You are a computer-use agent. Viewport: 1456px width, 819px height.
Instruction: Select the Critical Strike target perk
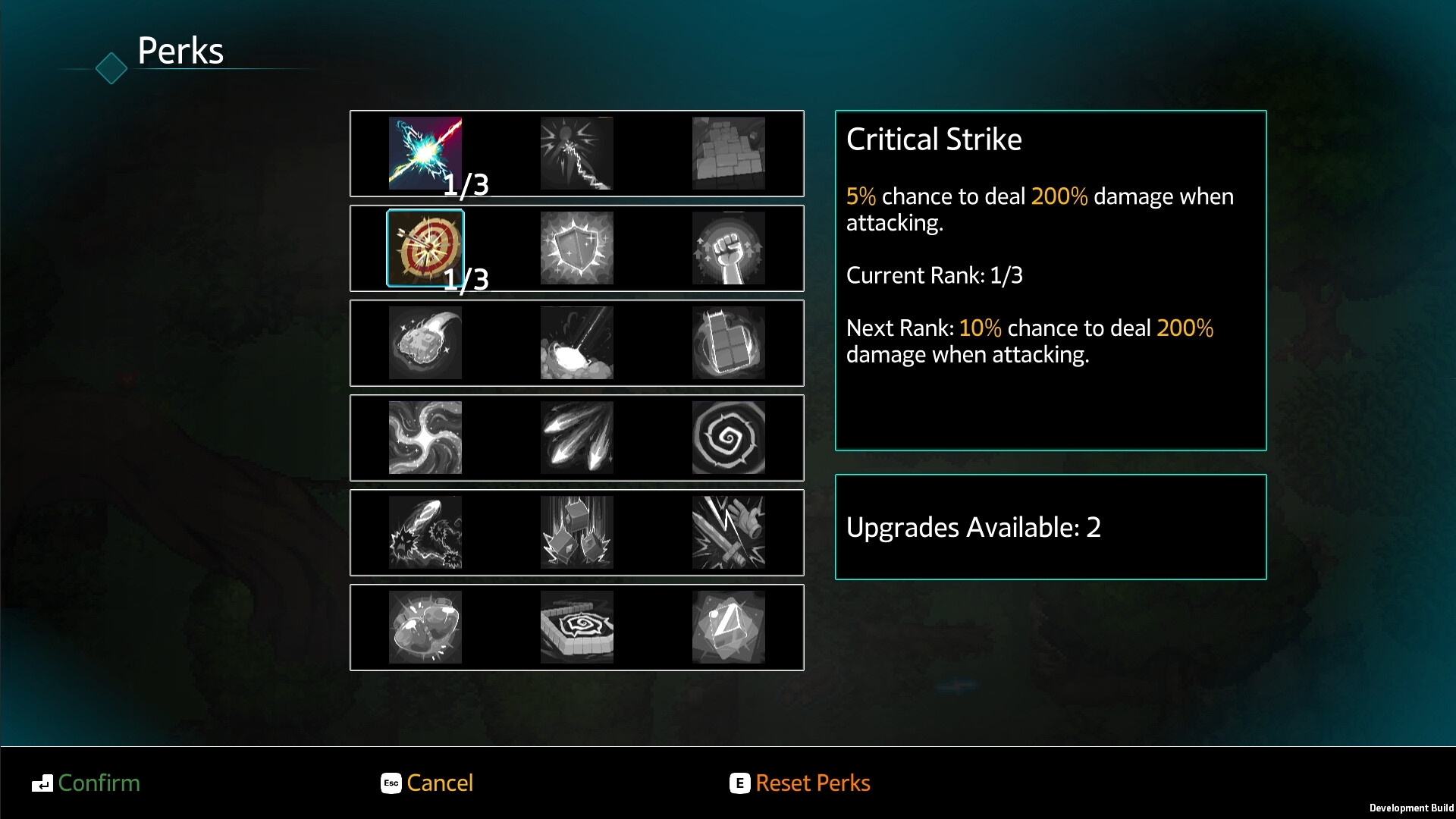[x=425, y=248]
